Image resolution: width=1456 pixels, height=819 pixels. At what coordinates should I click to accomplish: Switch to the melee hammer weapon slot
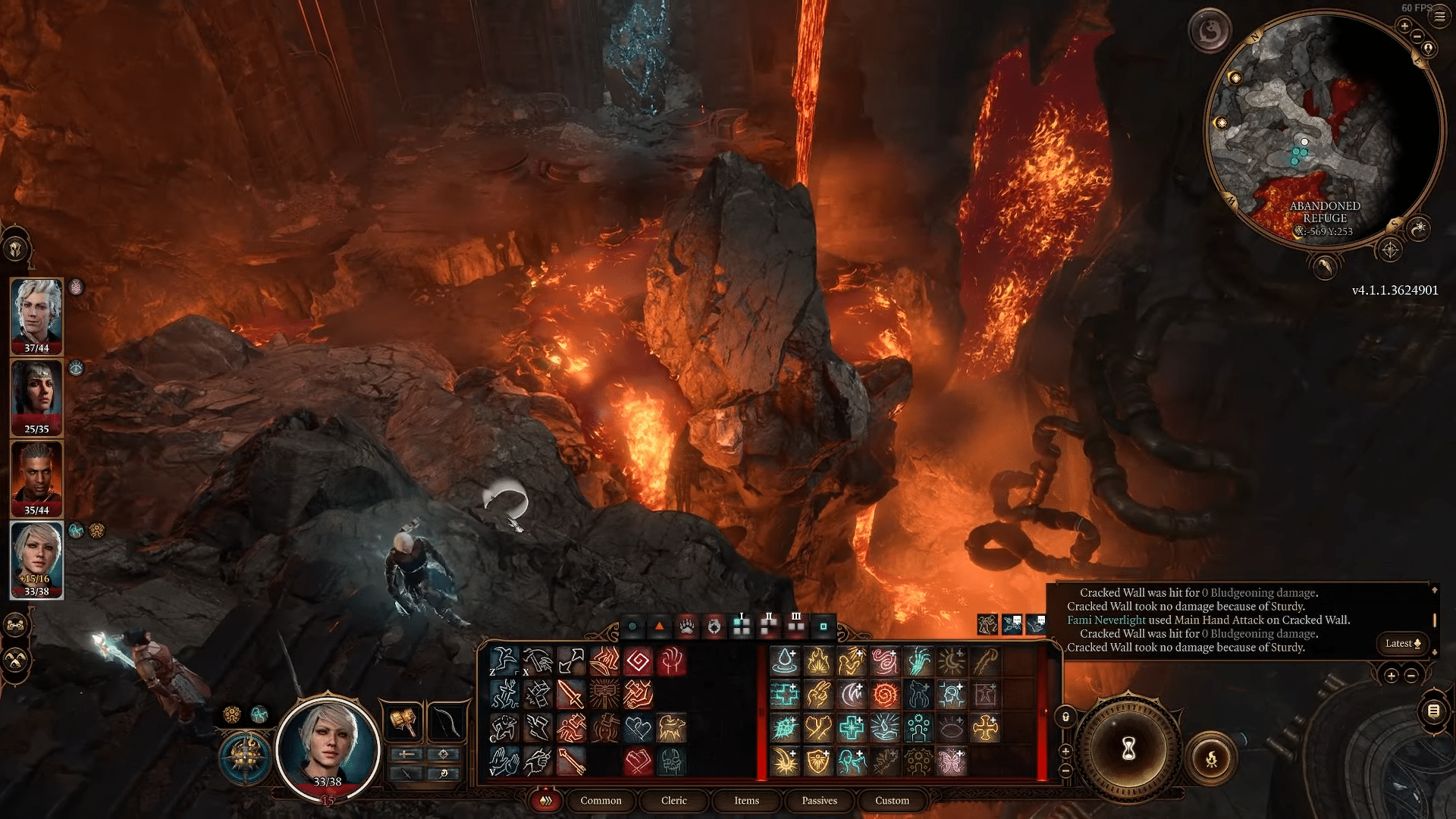point(403,721)
